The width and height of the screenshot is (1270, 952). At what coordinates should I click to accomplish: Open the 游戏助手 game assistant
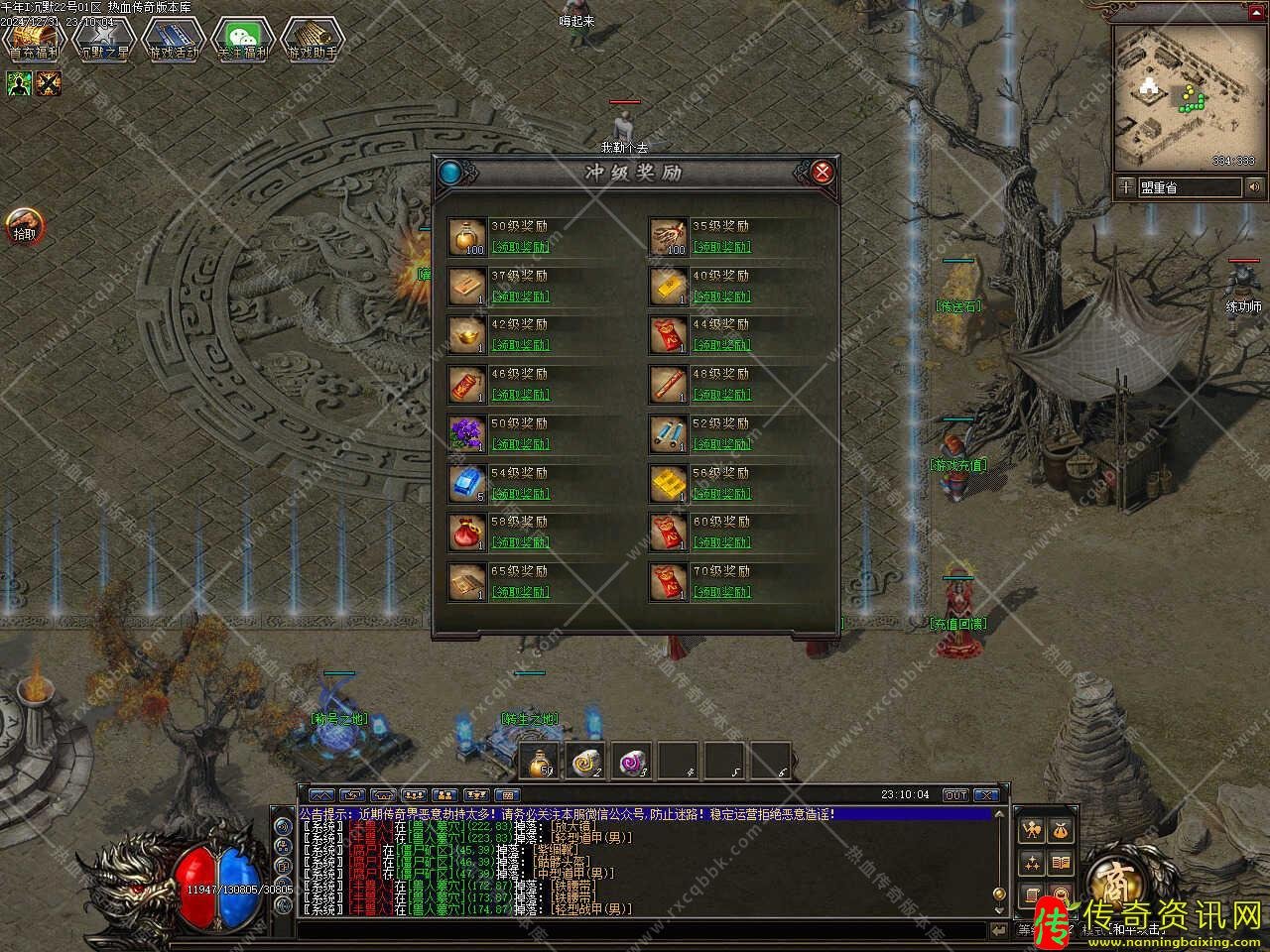(312, 40)
